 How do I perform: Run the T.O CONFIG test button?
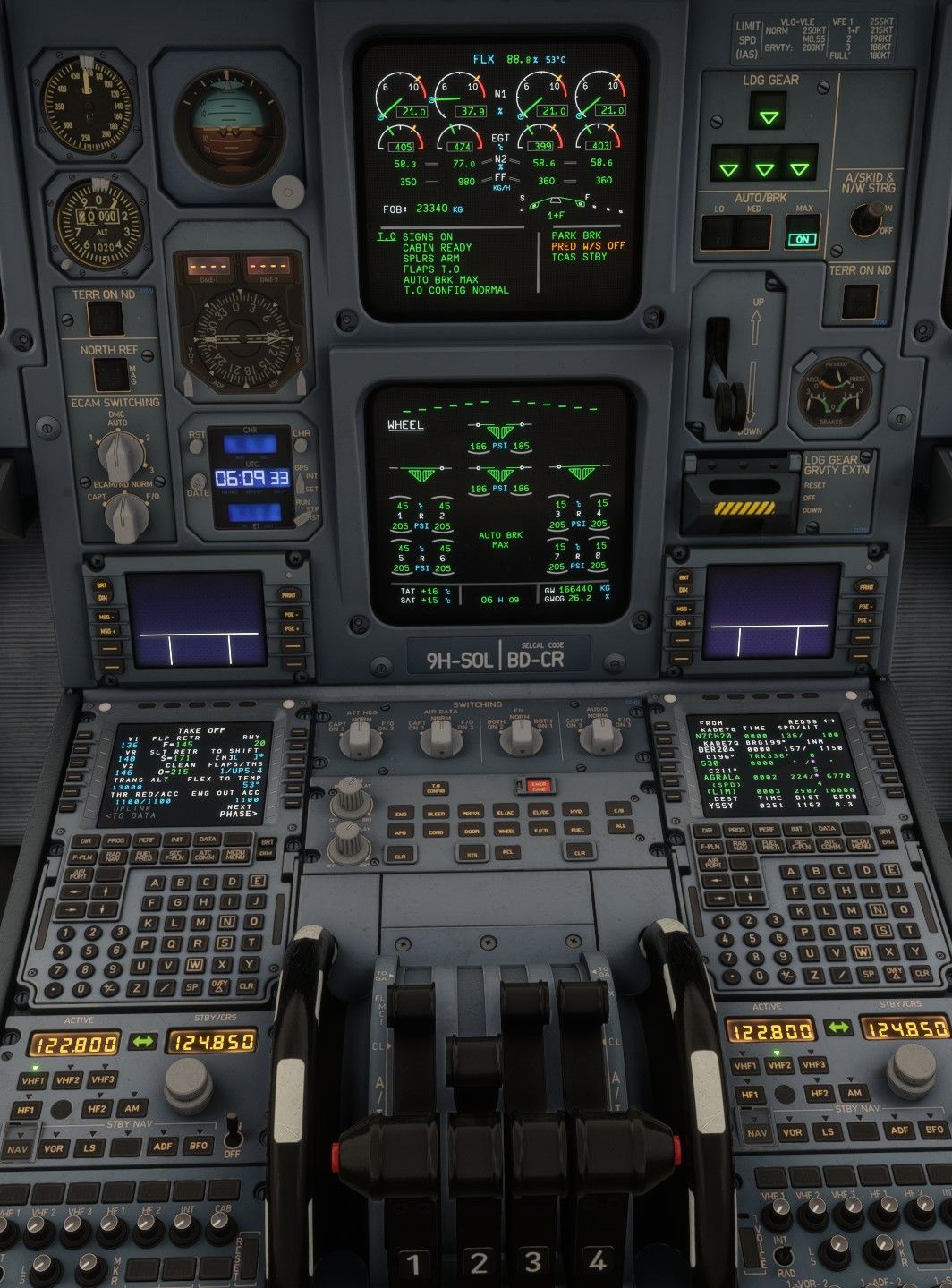point(436,789)
